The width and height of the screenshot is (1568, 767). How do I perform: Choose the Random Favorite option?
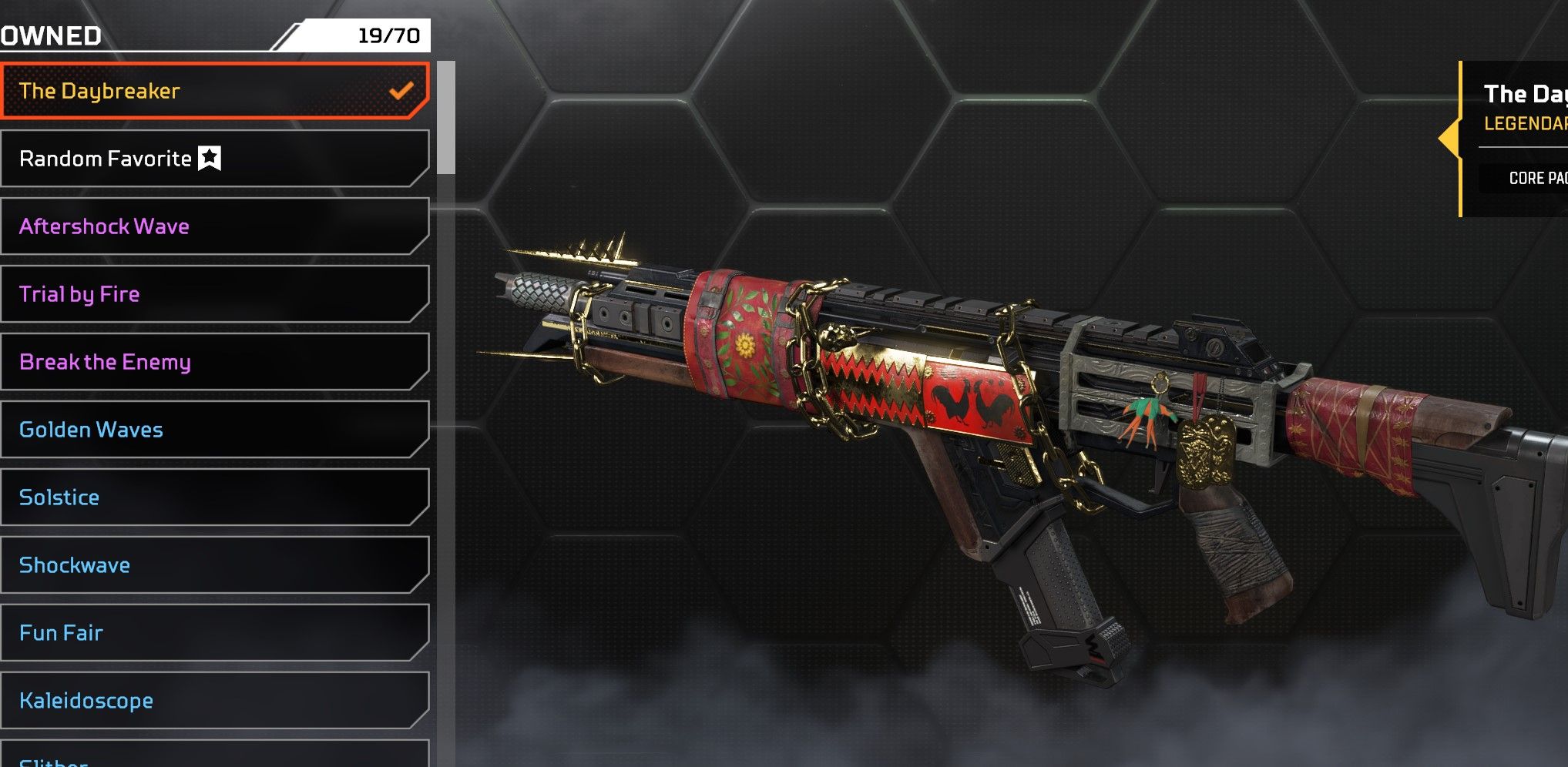pos(214,159)
